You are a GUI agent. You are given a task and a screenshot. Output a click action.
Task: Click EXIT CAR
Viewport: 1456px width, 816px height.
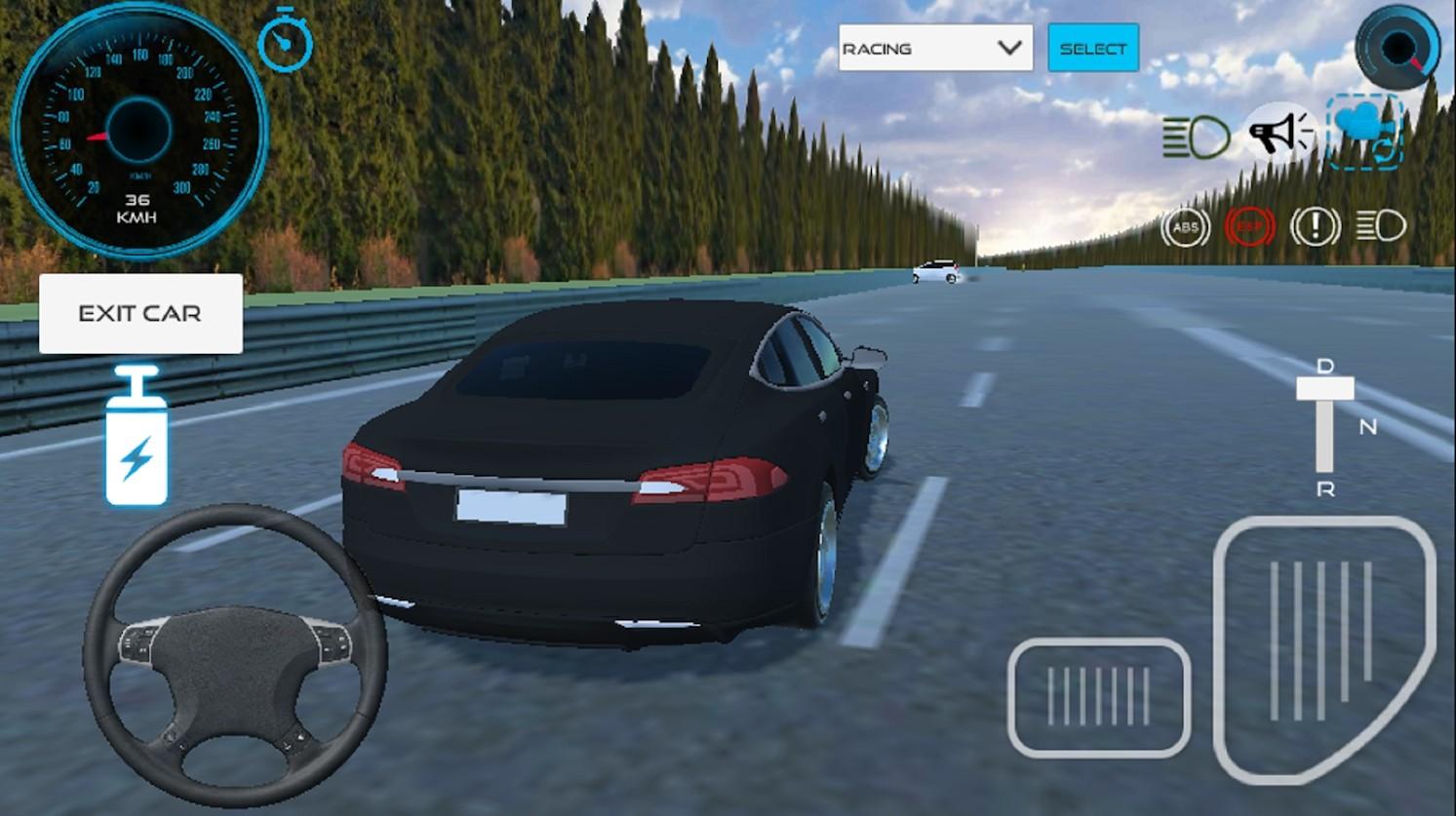coord(140,313)
